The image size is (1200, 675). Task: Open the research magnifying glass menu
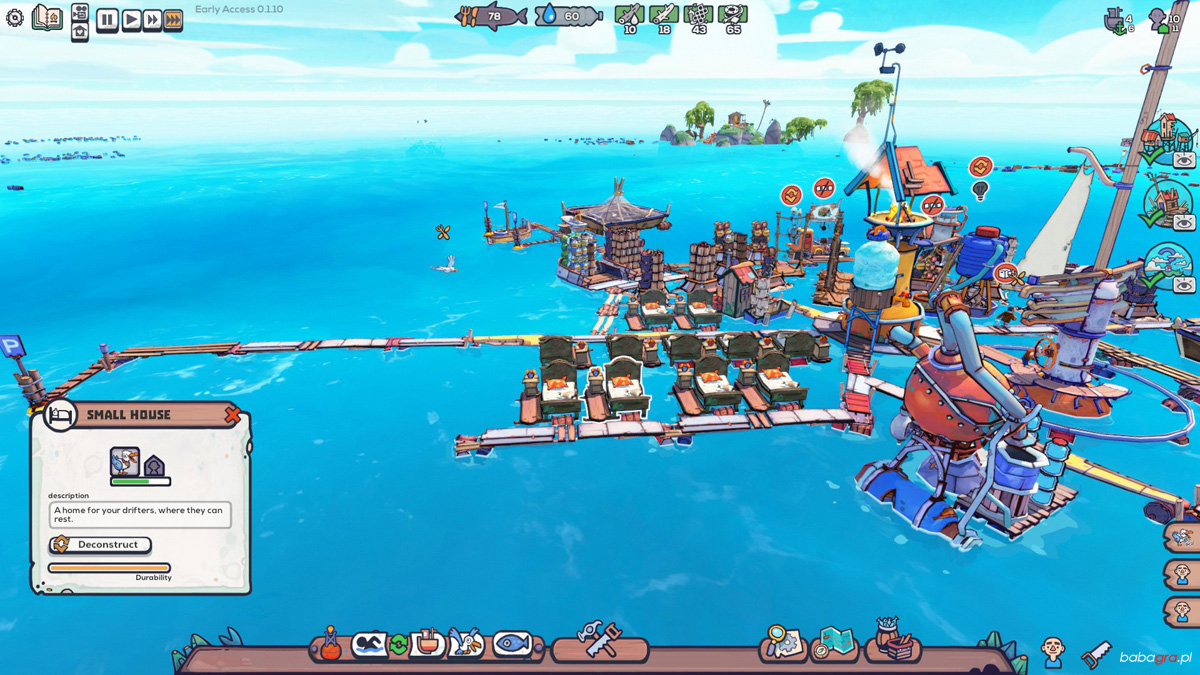[782, 643]
